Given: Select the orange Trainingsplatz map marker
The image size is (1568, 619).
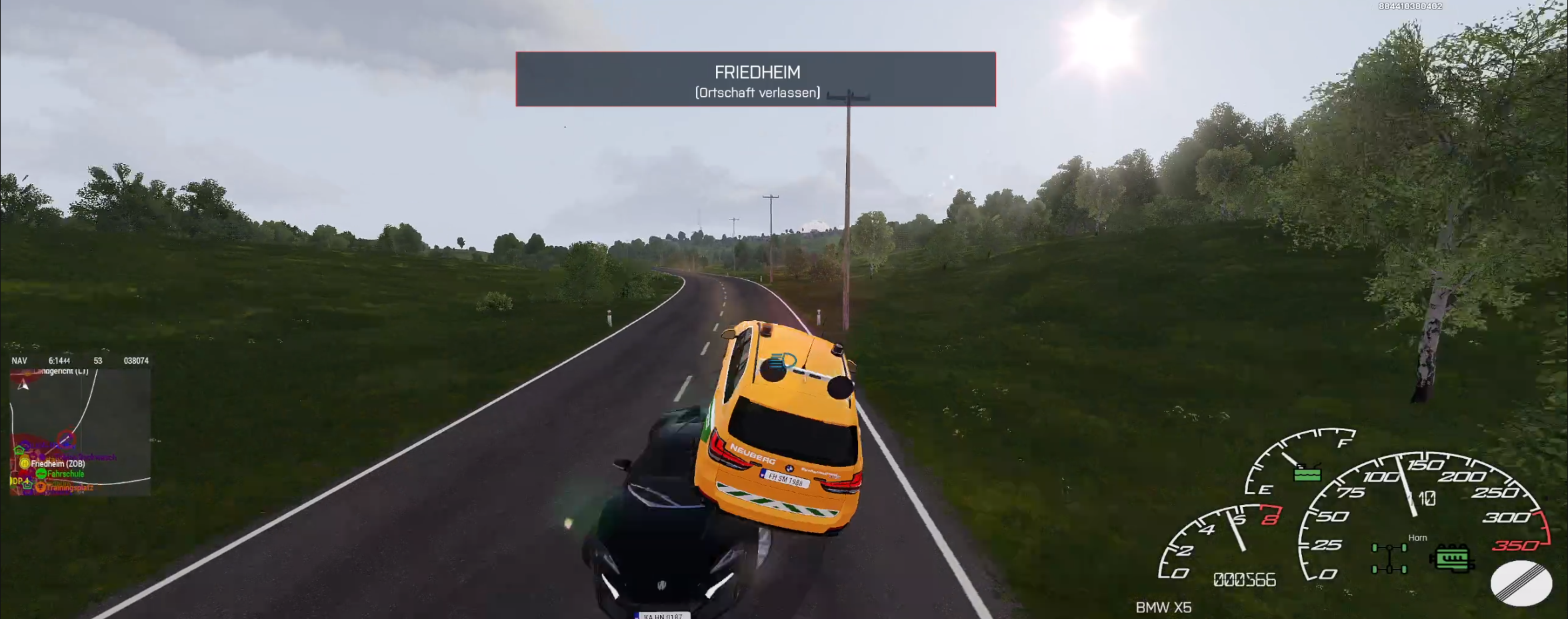Looking at the screenshot, I should point(40,487).
